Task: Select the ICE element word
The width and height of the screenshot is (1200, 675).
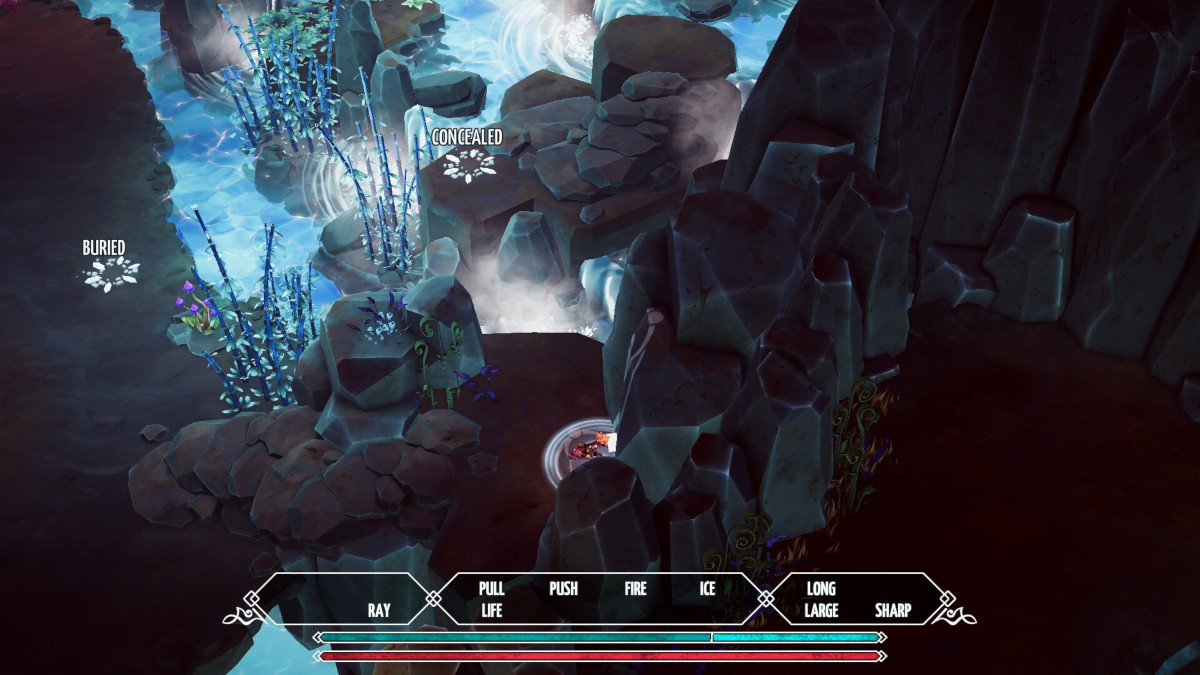Action: [x=707, y=588]
